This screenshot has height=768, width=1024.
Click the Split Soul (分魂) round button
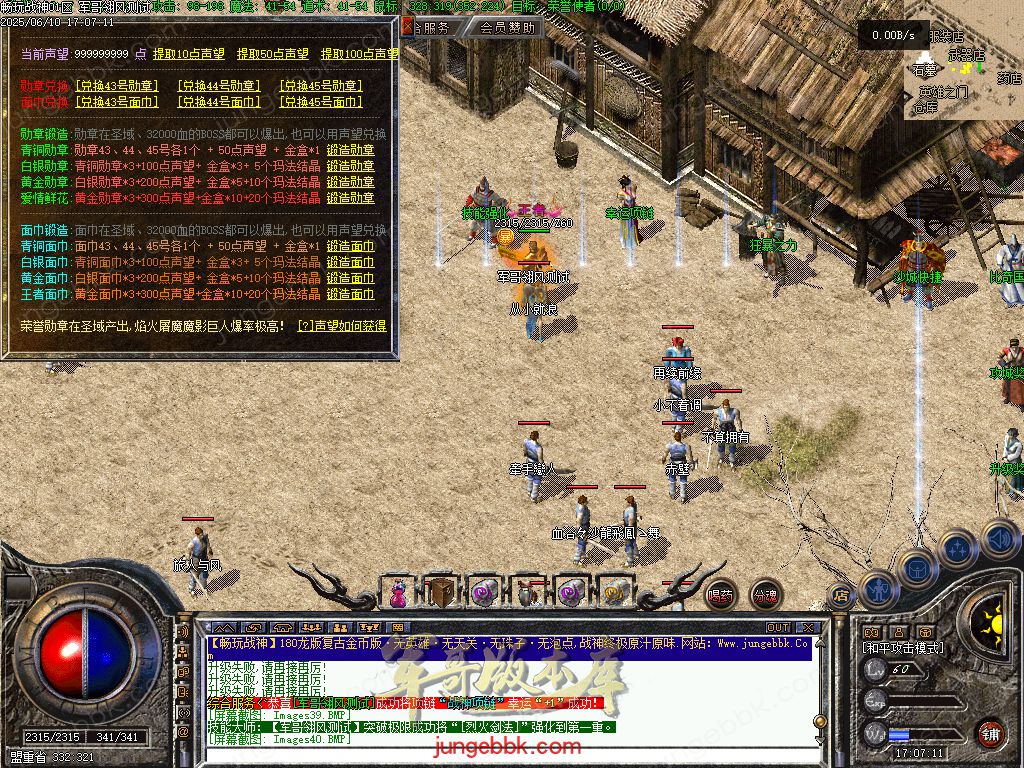pos(765,594)
